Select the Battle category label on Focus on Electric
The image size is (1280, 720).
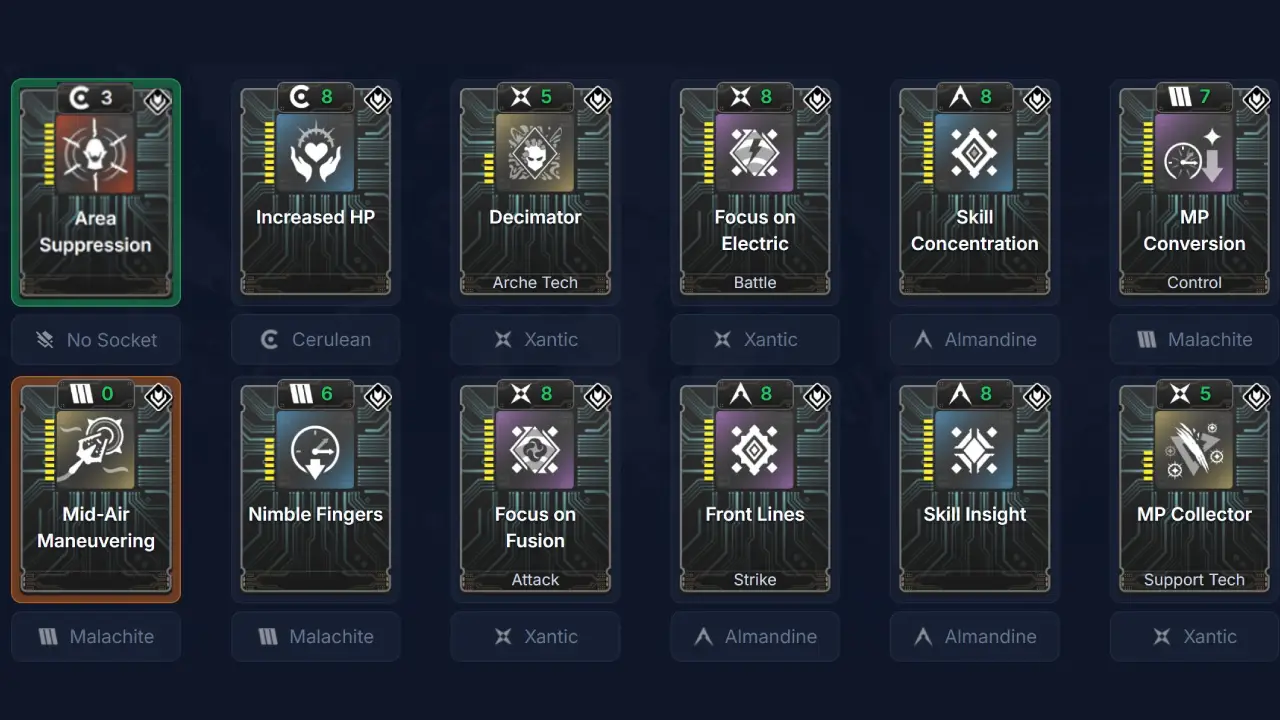(x=755, y=282)
